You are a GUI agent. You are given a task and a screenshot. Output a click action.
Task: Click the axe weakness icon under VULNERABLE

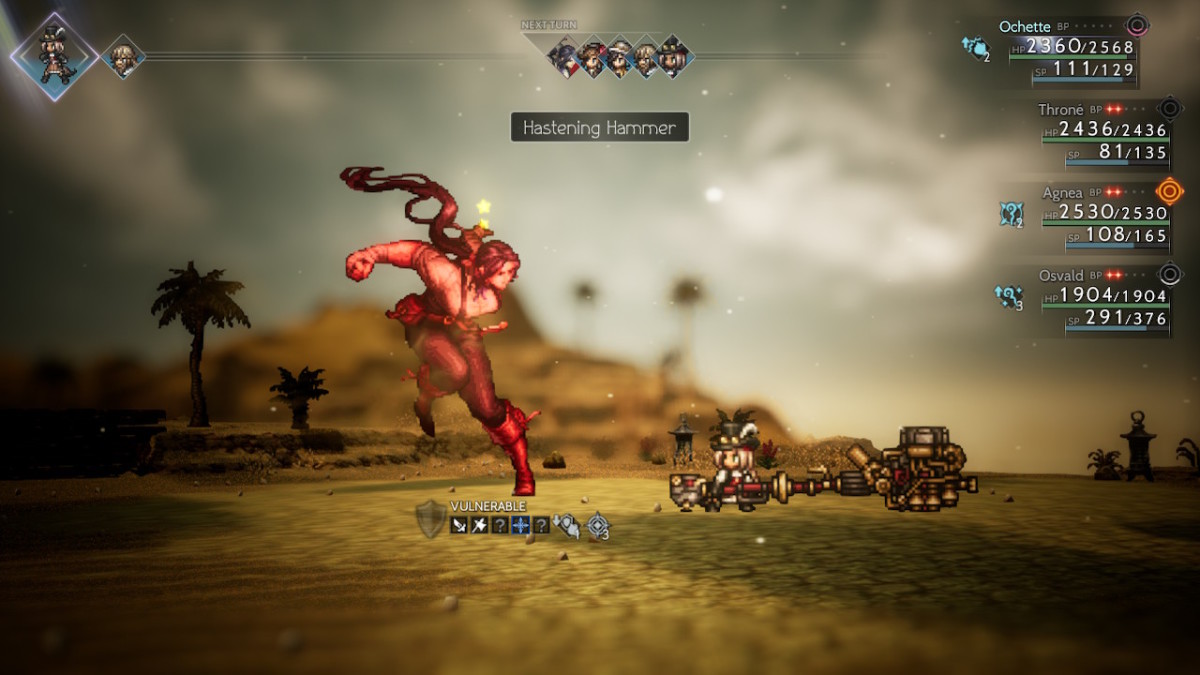coord(479,524)
